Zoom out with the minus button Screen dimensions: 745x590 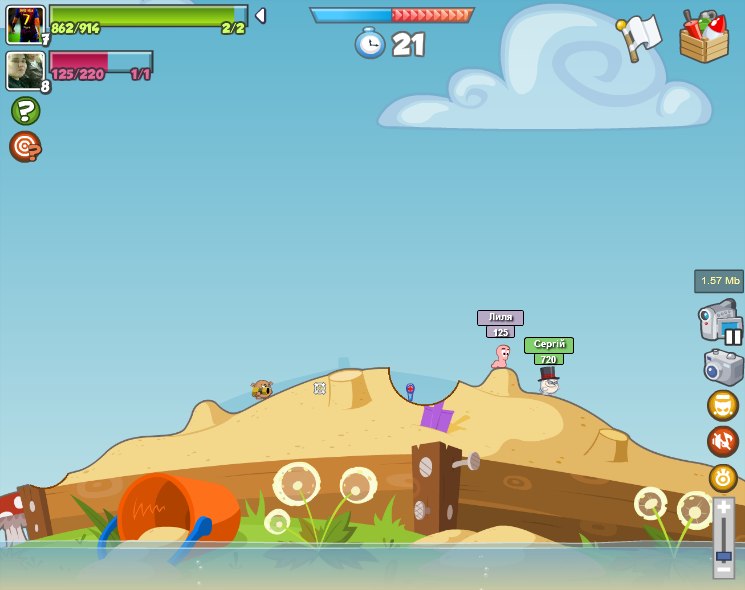(x=723, y=570)
